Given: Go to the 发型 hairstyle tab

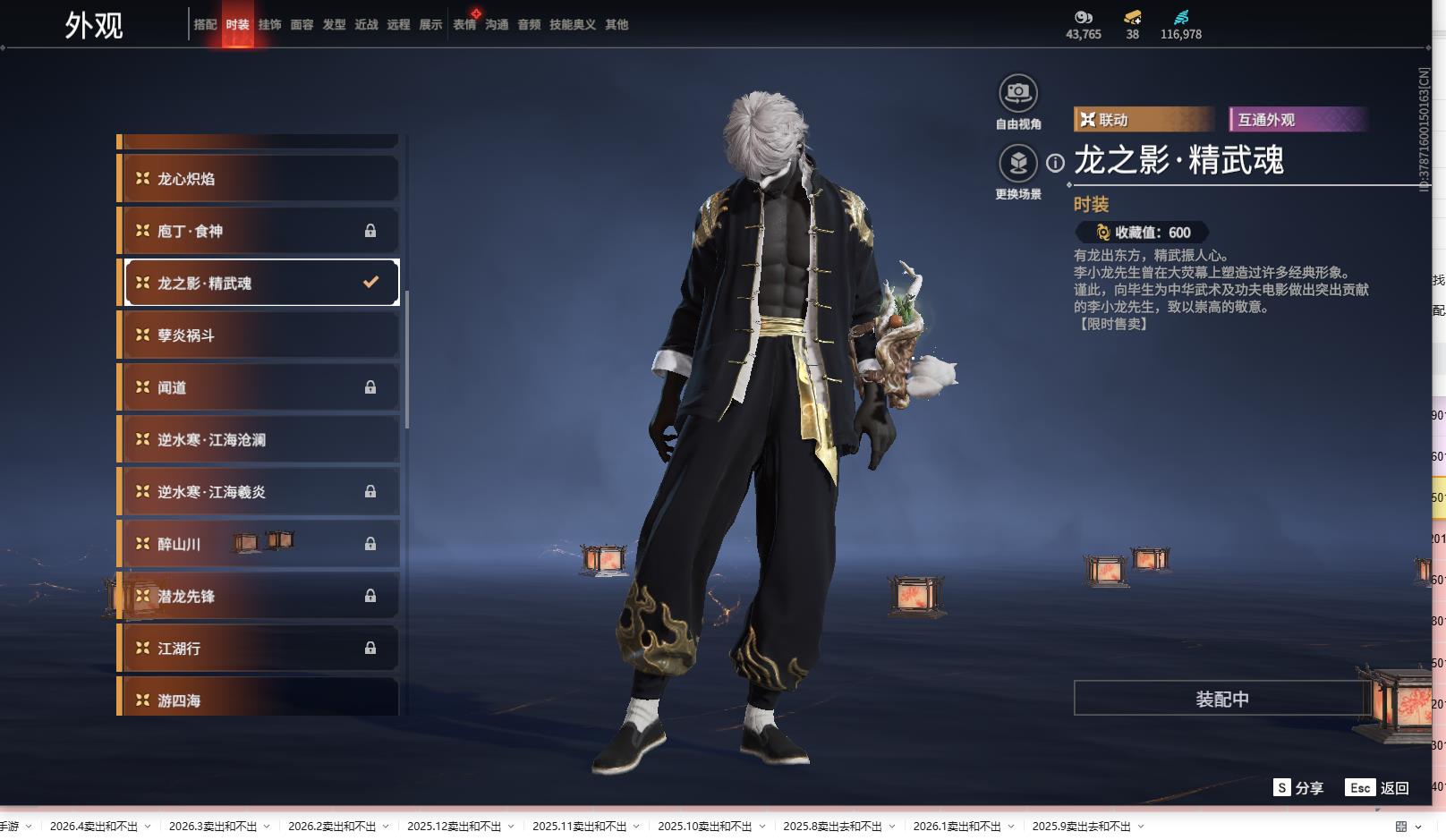Looking at the screenshot, I should [x=334, y=25].
